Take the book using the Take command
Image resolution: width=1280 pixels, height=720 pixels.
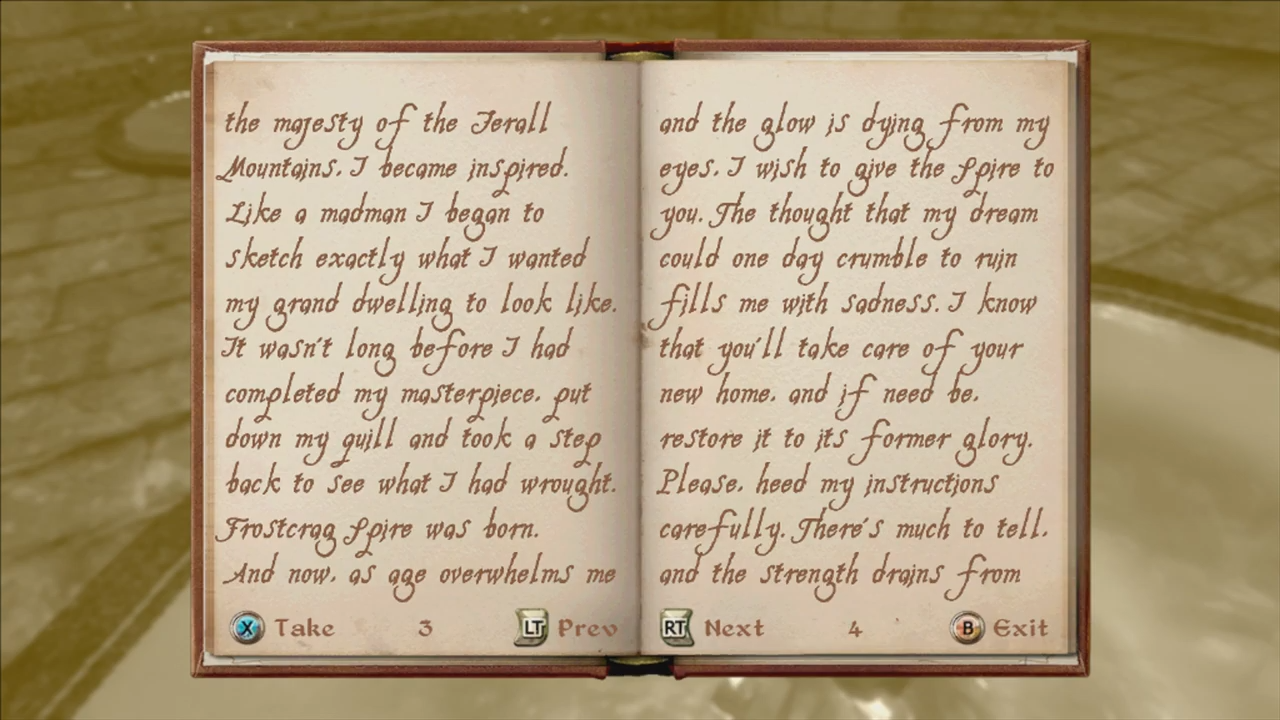(304, 628)
